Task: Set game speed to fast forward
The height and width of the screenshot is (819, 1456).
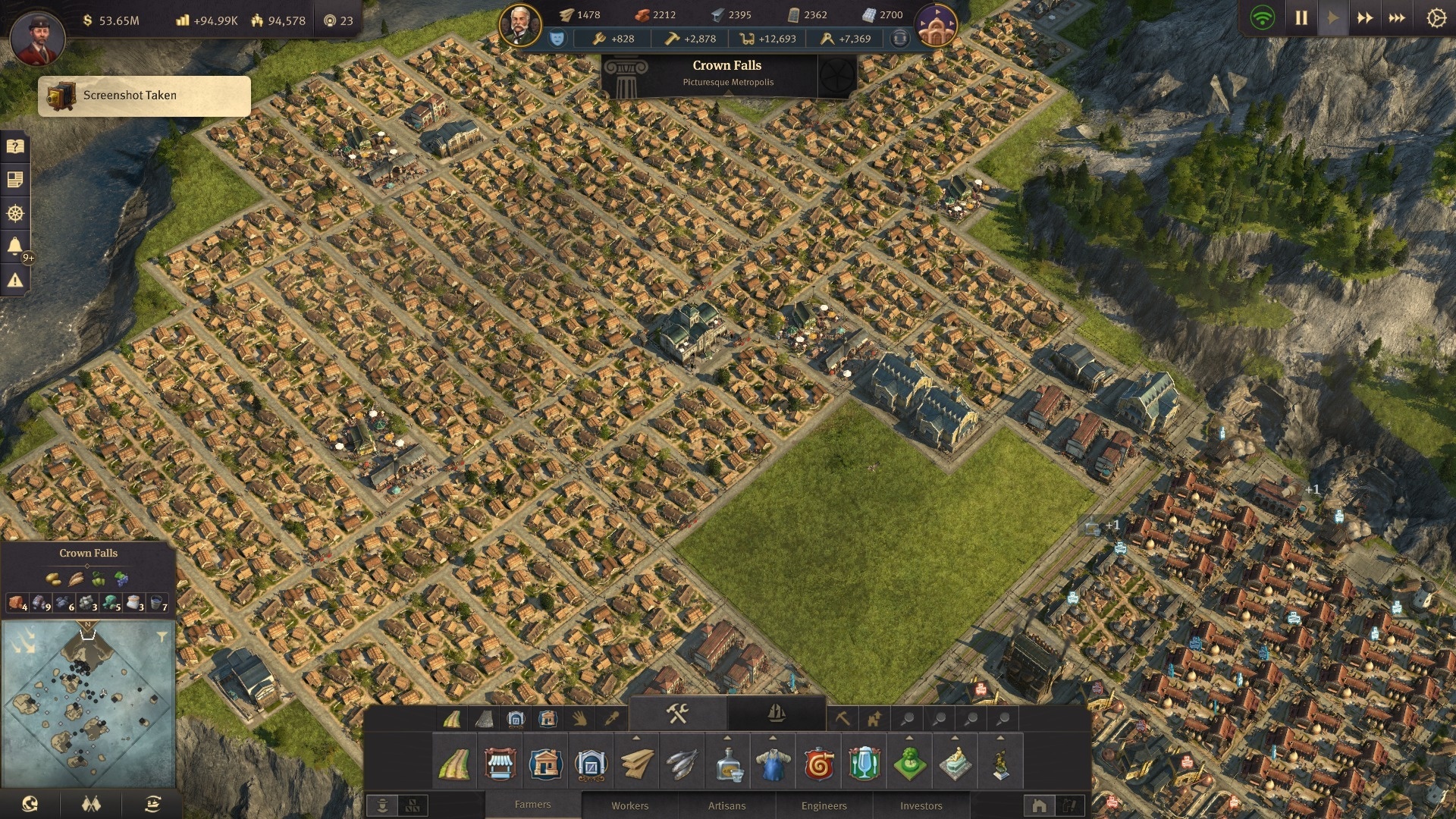Action: tap(1365, 17)
